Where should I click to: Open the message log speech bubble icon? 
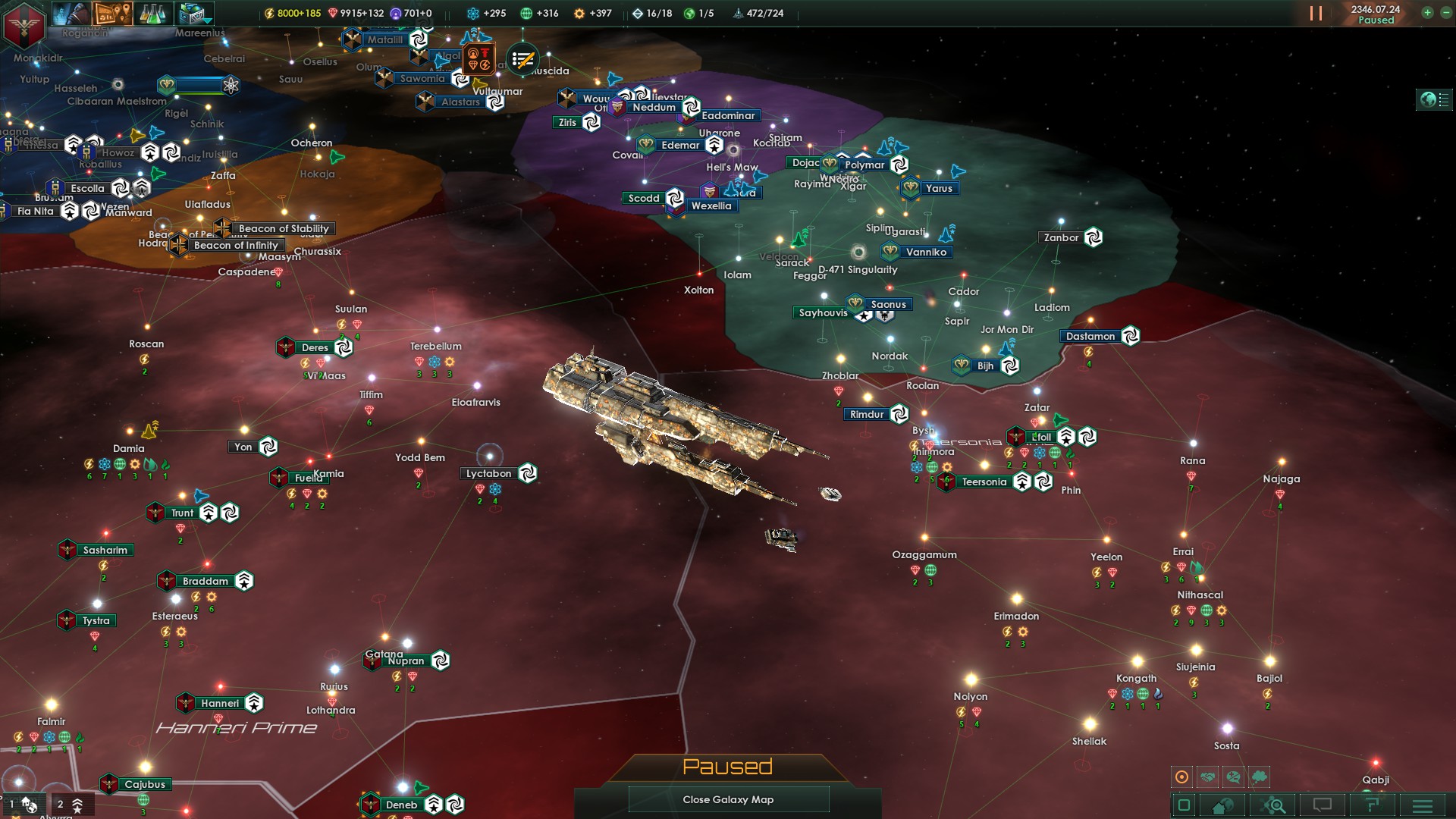pos(1322,804)
